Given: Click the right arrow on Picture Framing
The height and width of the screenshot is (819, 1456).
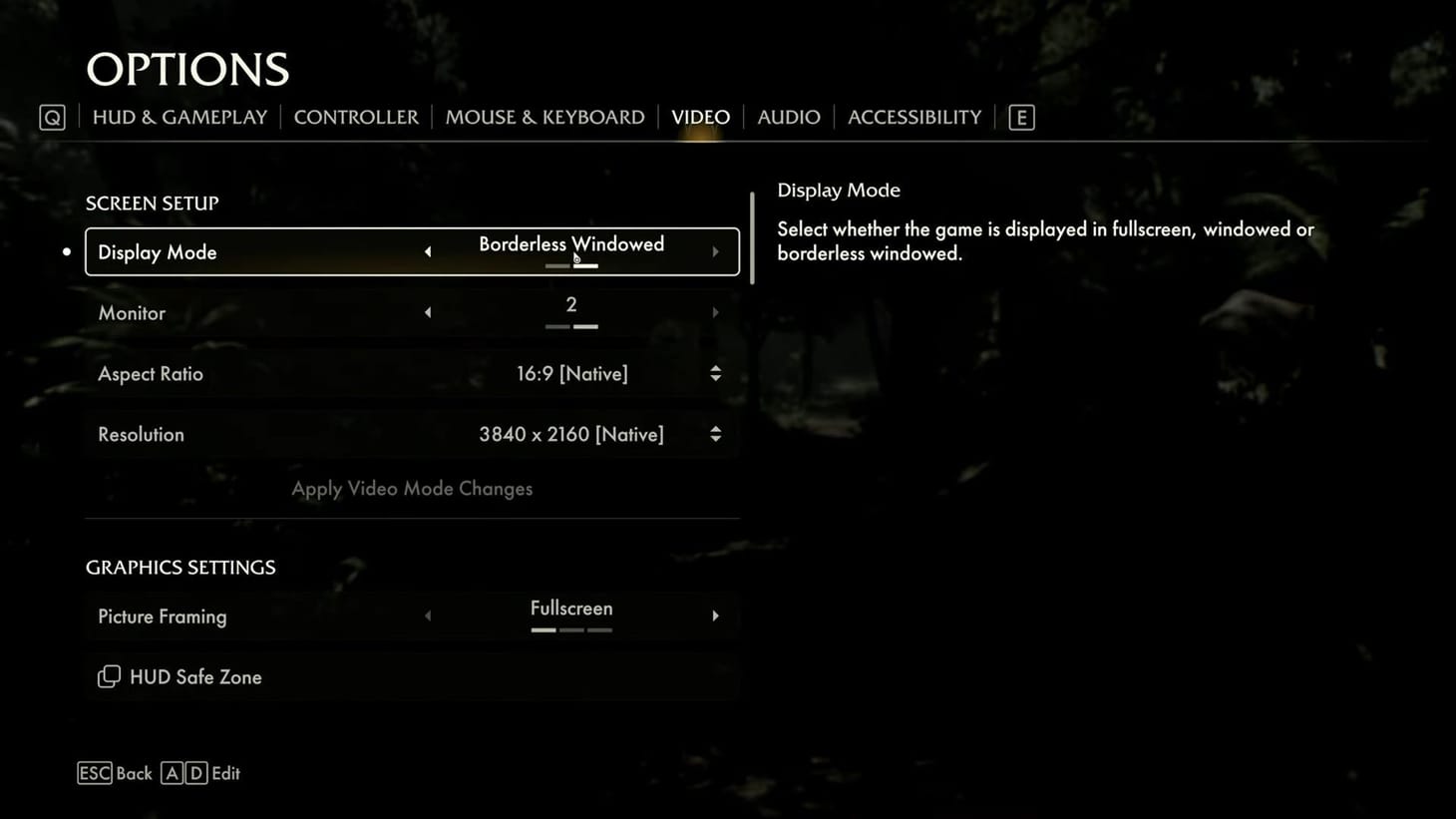Looking at the screenshot, I should pyautogui.click(x=715, y=615).
